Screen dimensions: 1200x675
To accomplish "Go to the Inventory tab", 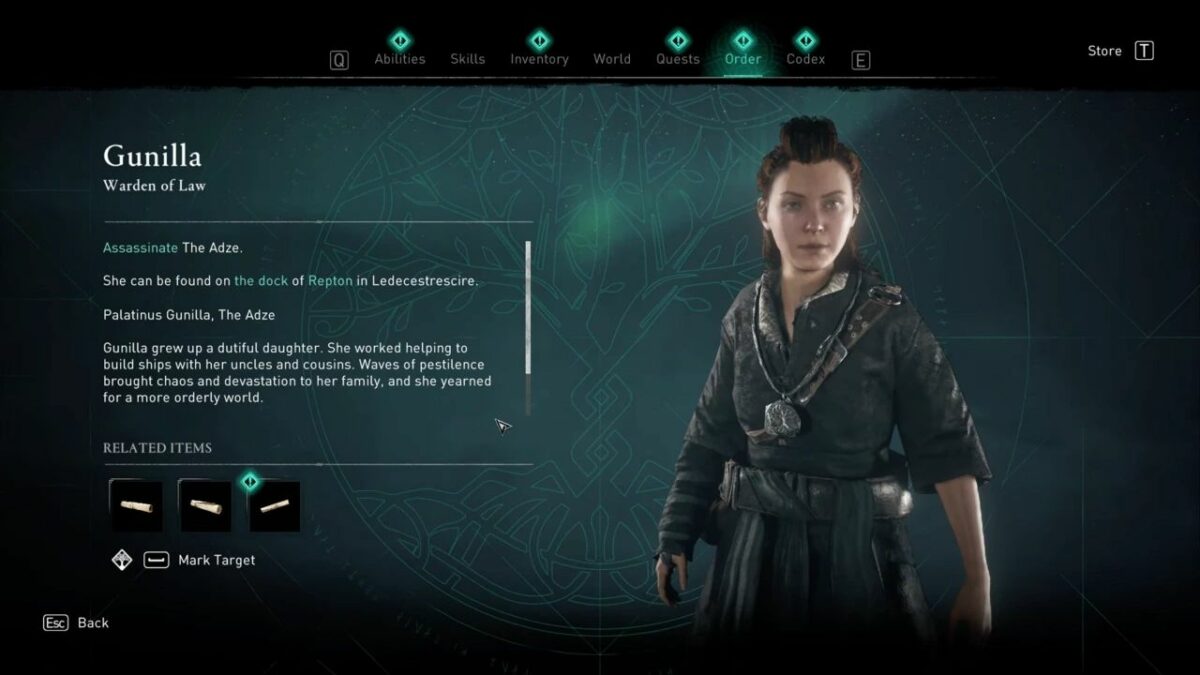I will tap(539, 58).
